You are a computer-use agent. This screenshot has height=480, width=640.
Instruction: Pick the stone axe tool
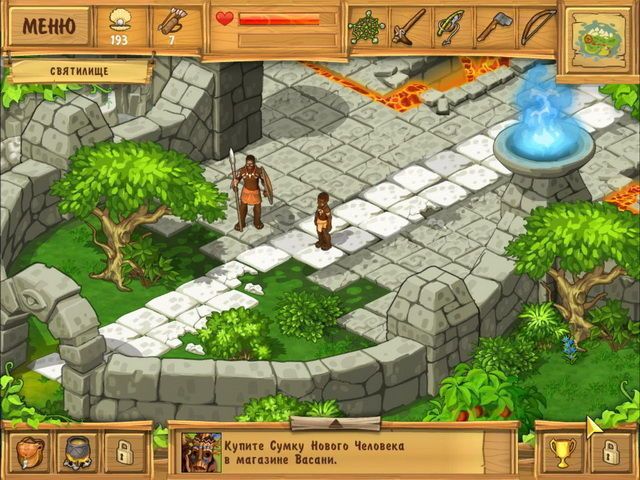point(494,25)
